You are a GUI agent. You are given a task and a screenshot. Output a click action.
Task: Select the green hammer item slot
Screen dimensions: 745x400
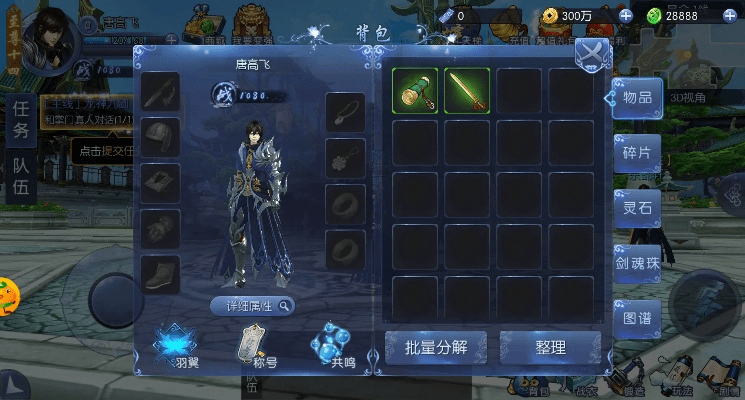414,92
